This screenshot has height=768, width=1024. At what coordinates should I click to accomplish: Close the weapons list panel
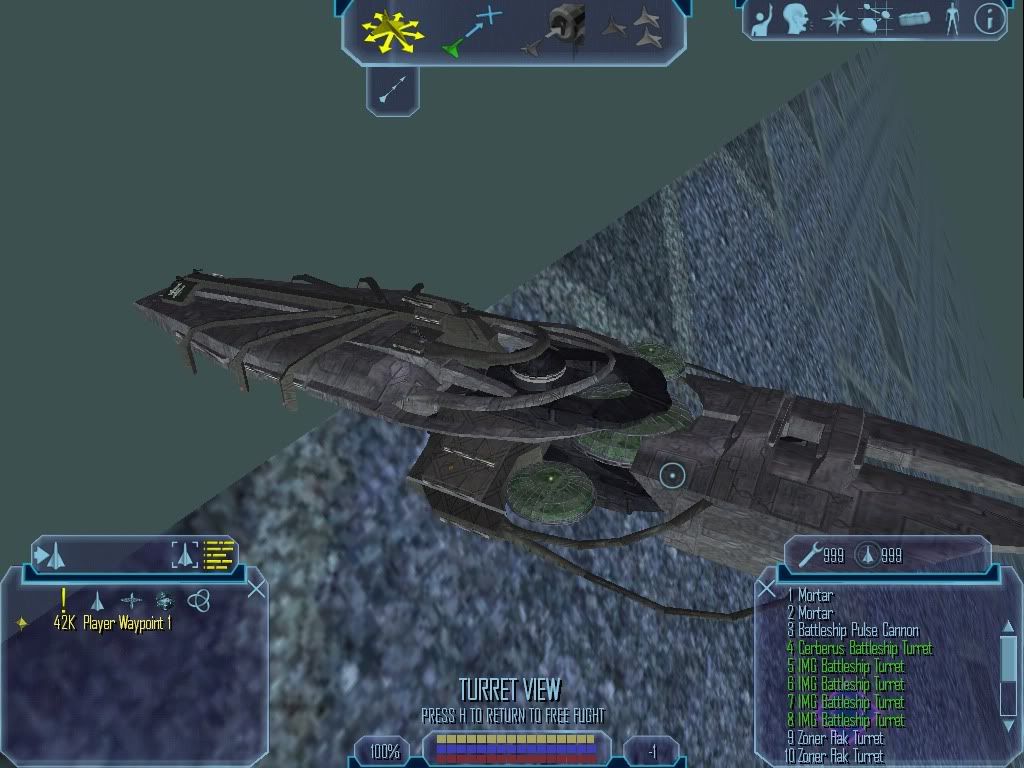click(767, 590)
